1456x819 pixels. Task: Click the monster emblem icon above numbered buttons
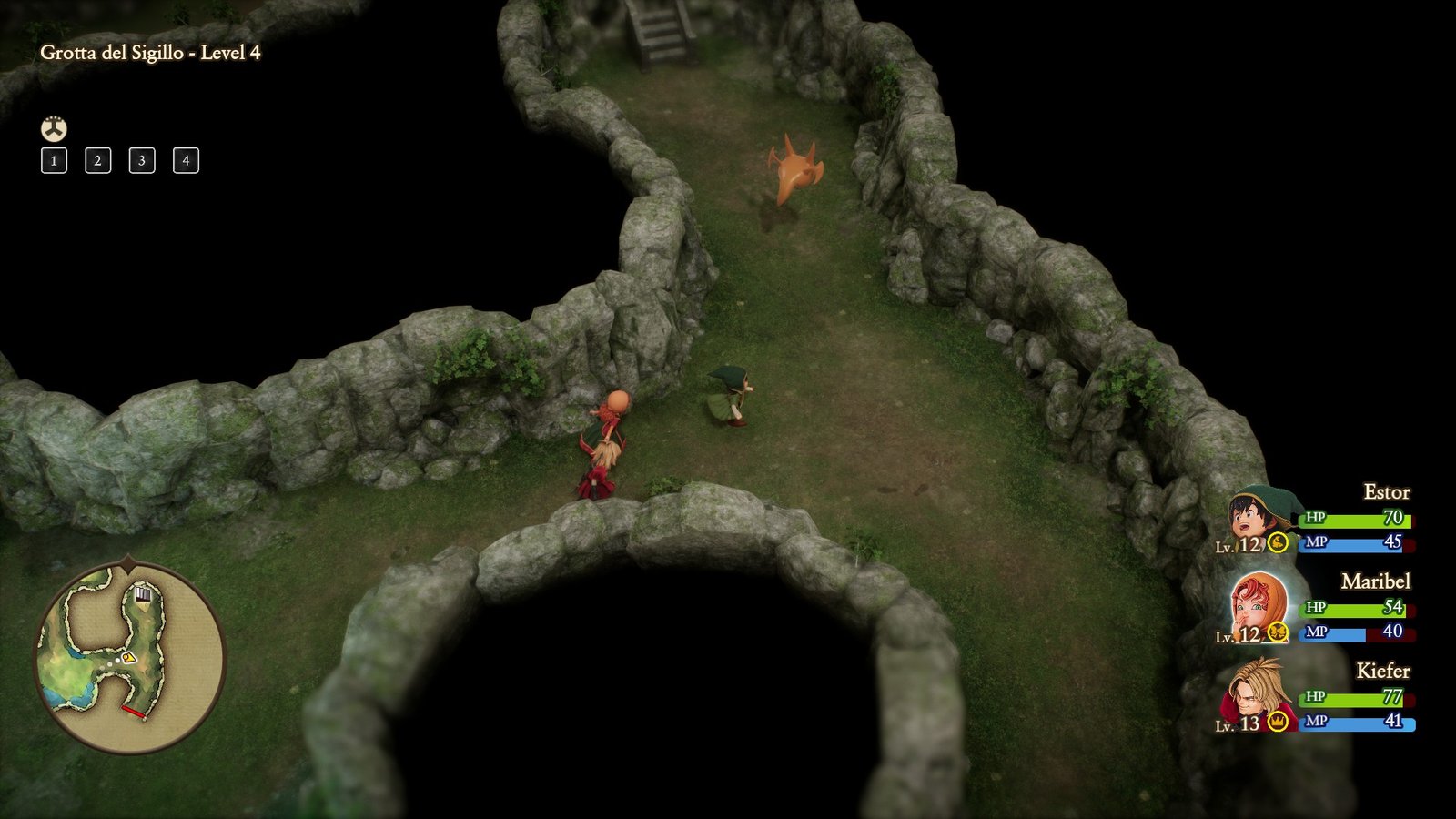coord(55,128)
